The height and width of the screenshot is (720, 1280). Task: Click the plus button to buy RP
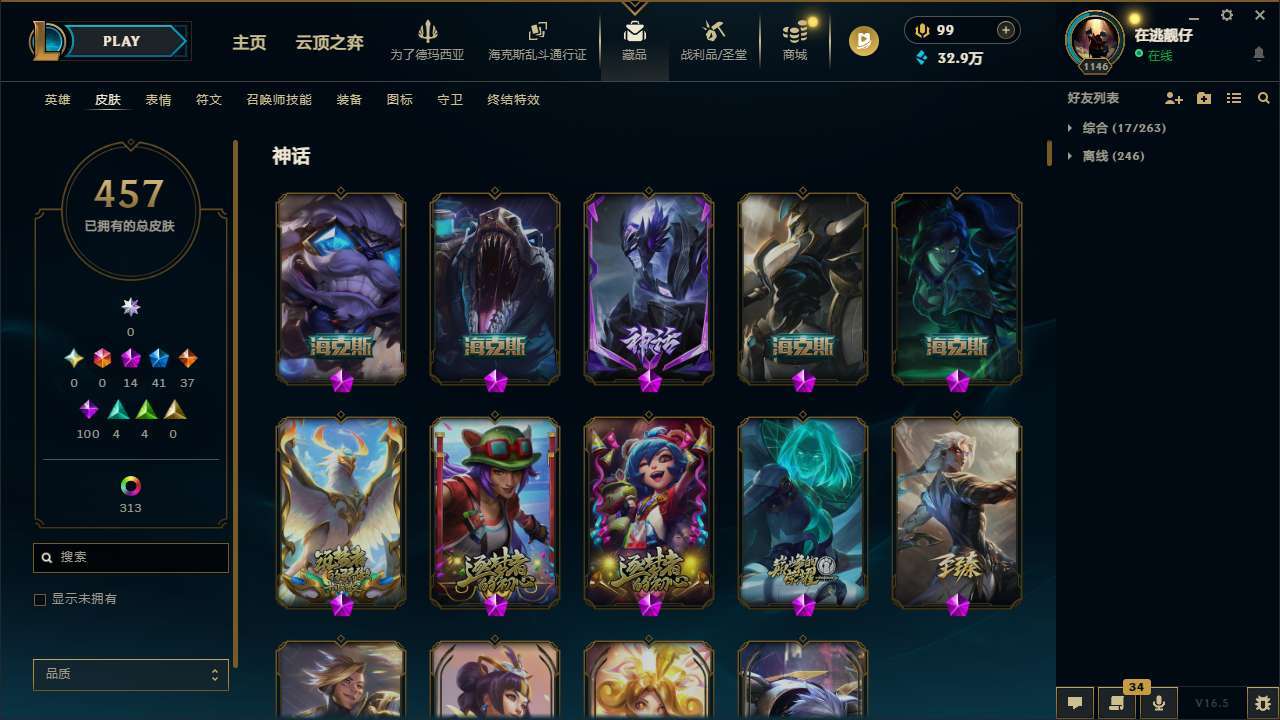coord(1004,29)
